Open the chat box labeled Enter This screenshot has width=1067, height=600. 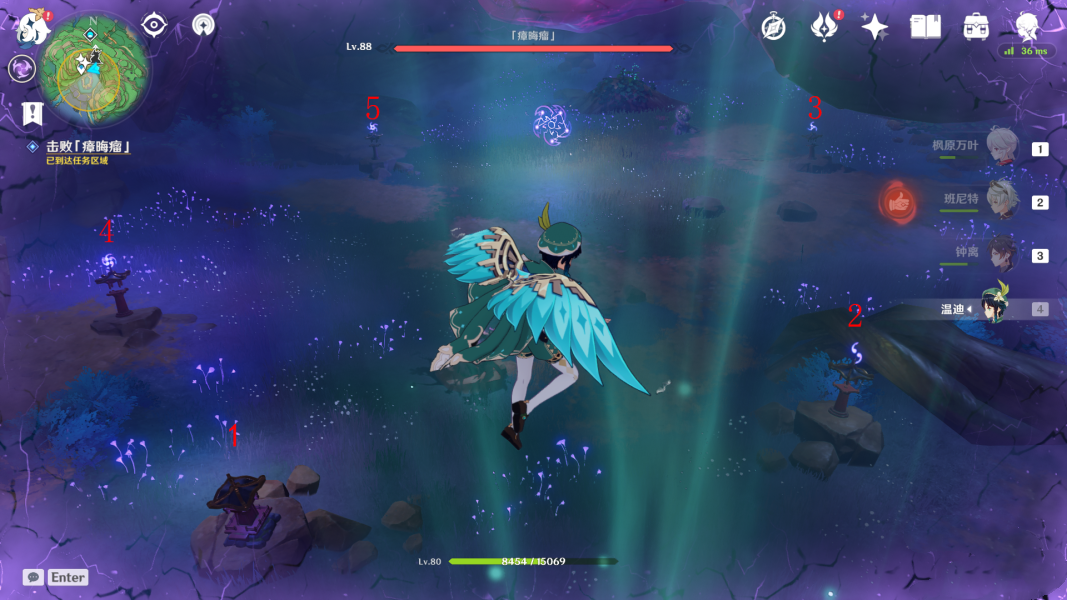[57, 577]
